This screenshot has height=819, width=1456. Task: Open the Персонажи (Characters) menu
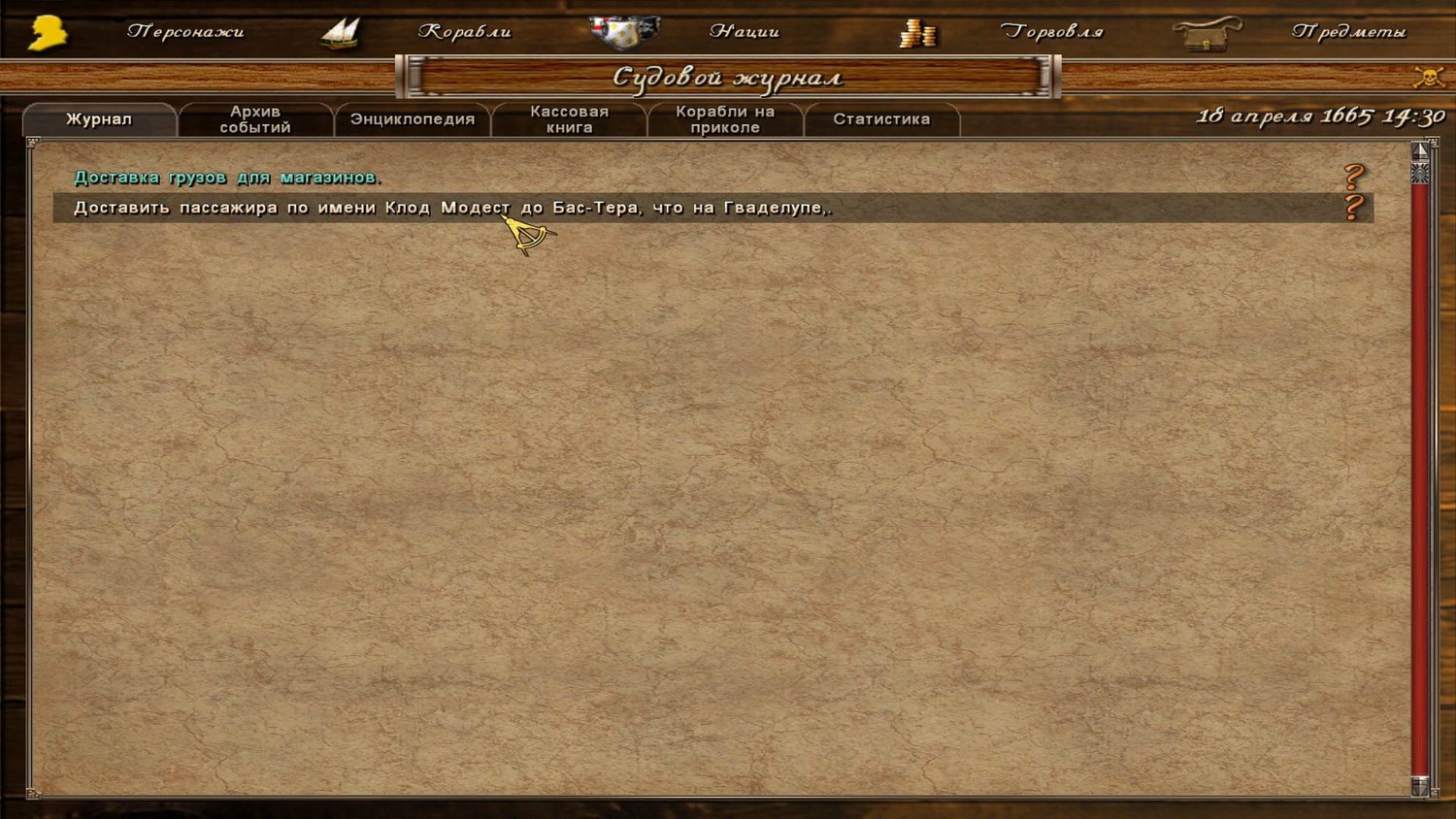184,32
